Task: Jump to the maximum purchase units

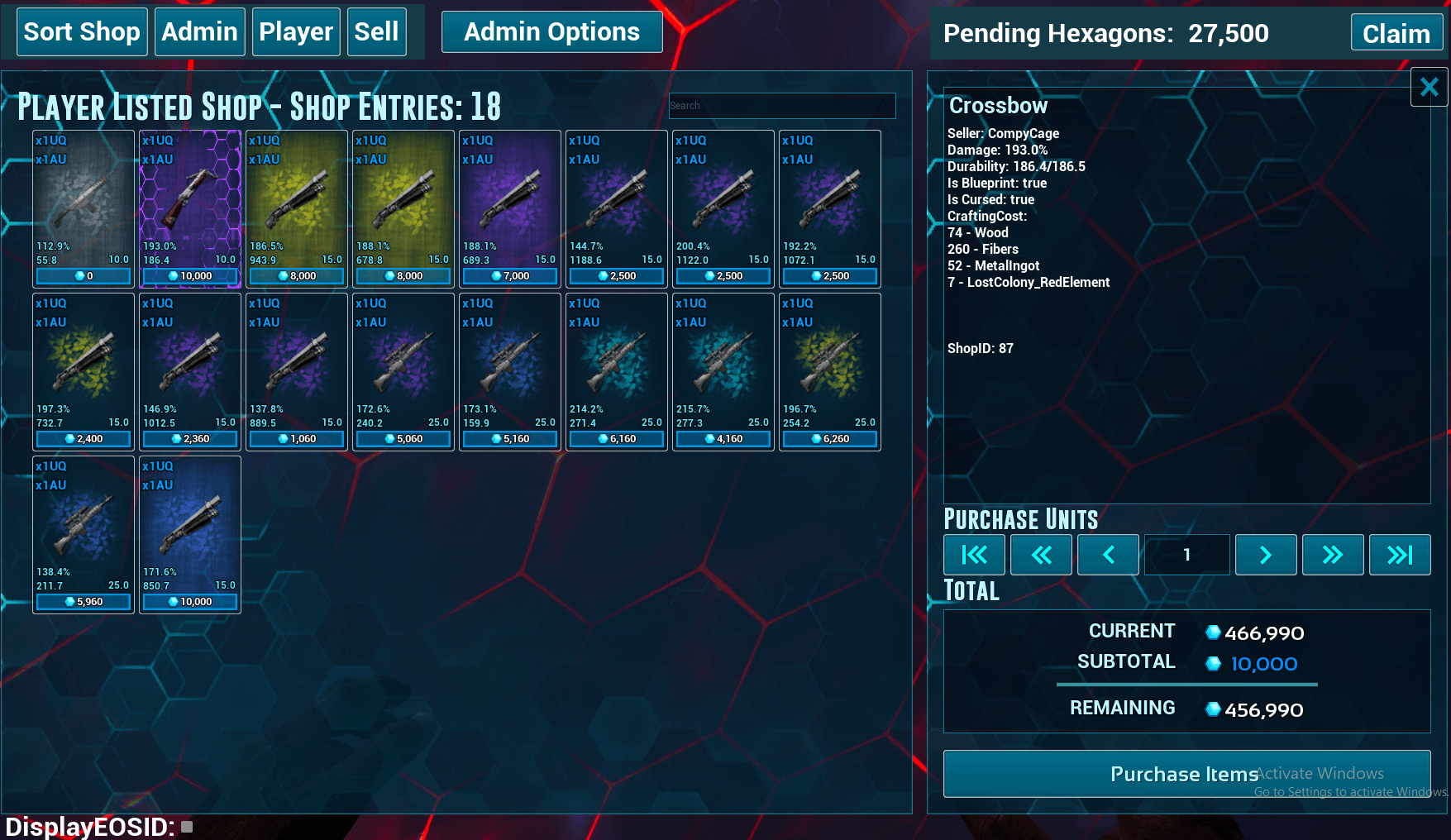Action: 1399,555
